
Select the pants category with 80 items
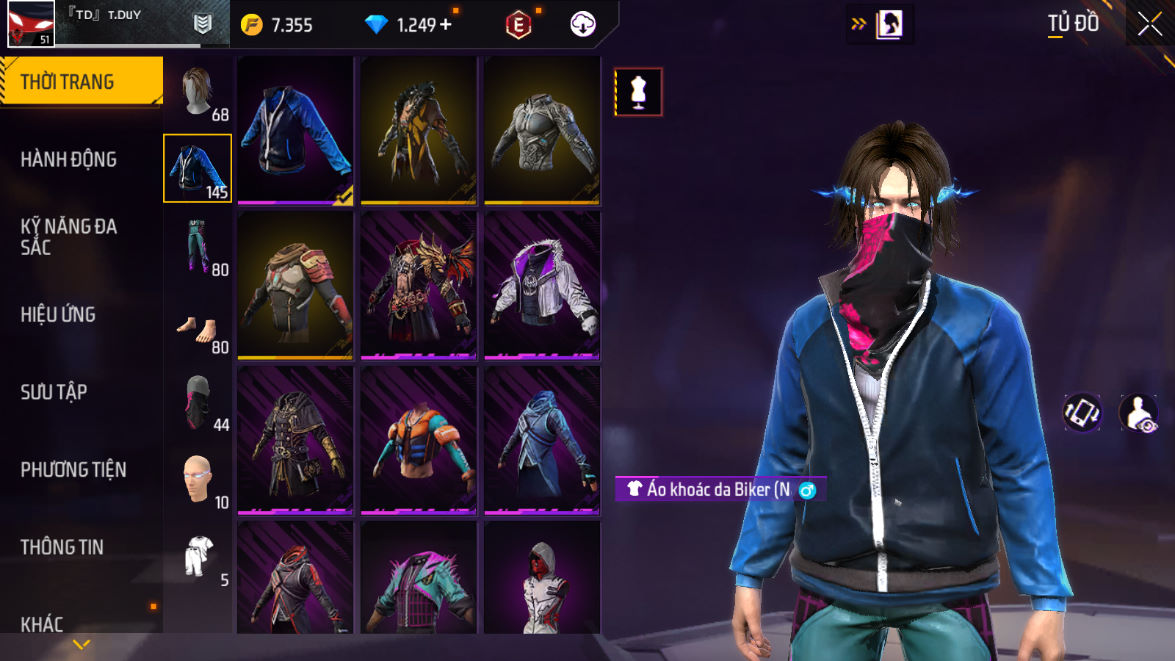click(x=198, y=246)
